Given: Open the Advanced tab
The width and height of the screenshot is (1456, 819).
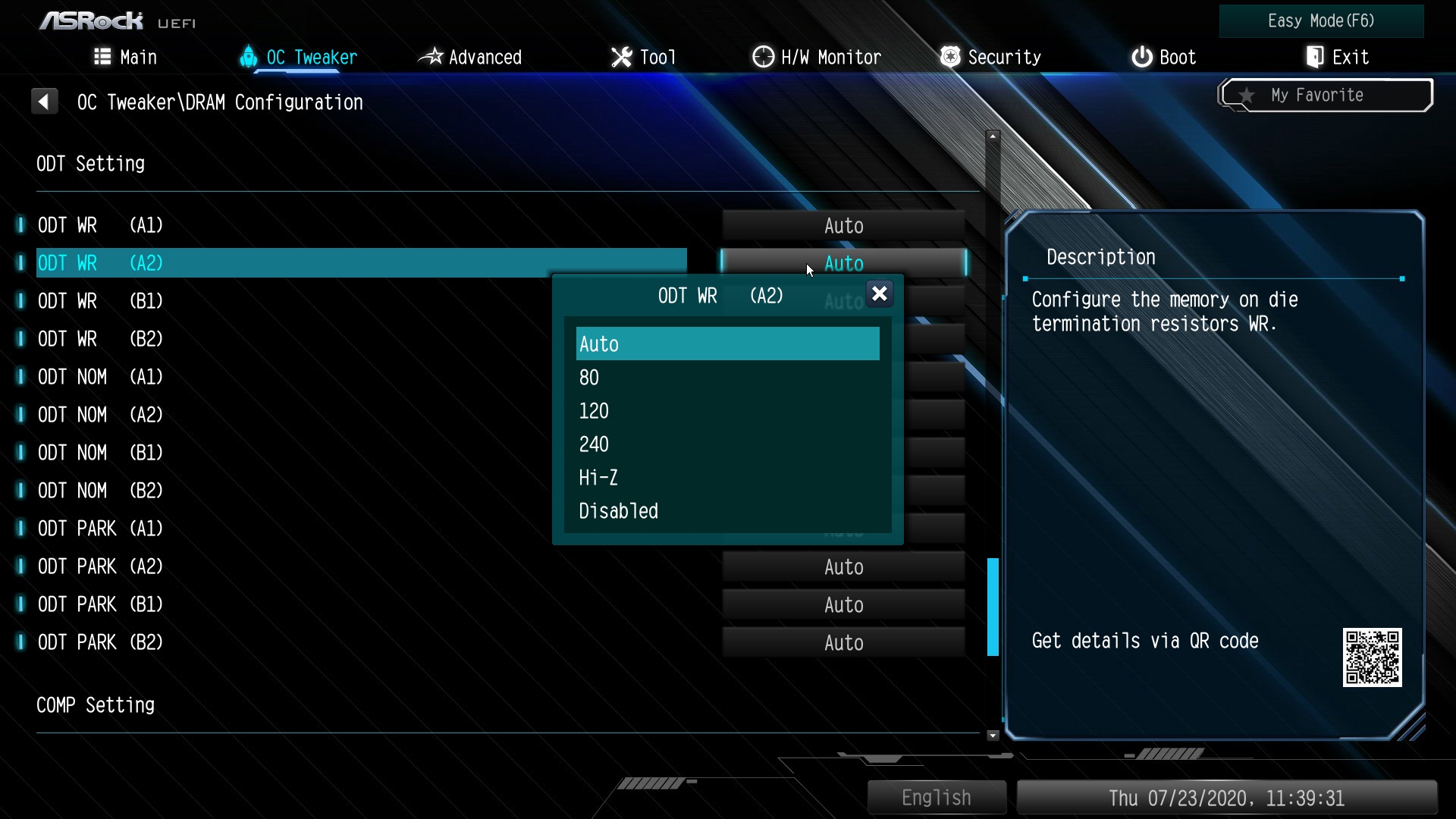Looking at the screenshot, I should click(x=471, y=58).
